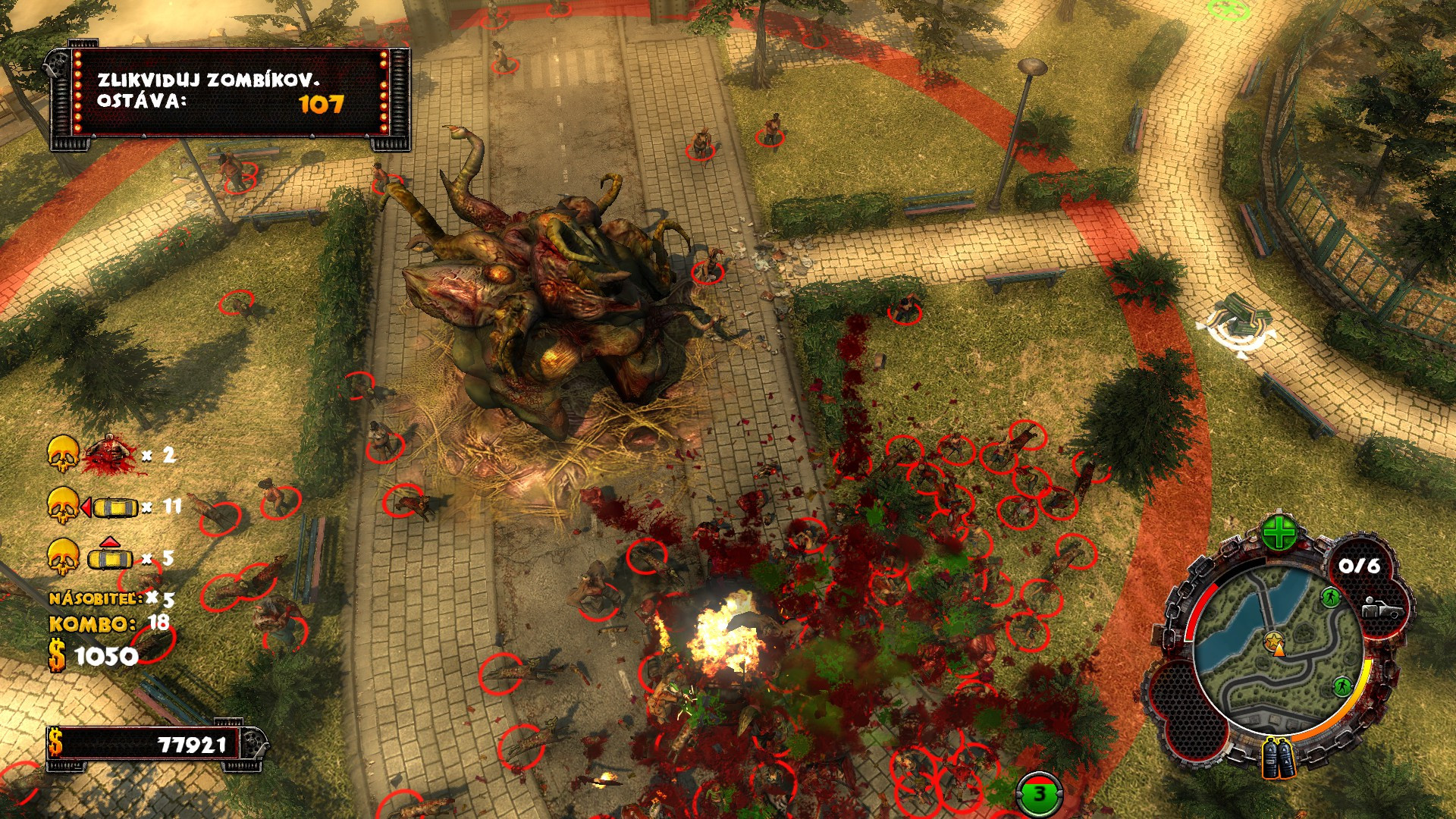Activate the nitro bottles icon

(1279, 758)
